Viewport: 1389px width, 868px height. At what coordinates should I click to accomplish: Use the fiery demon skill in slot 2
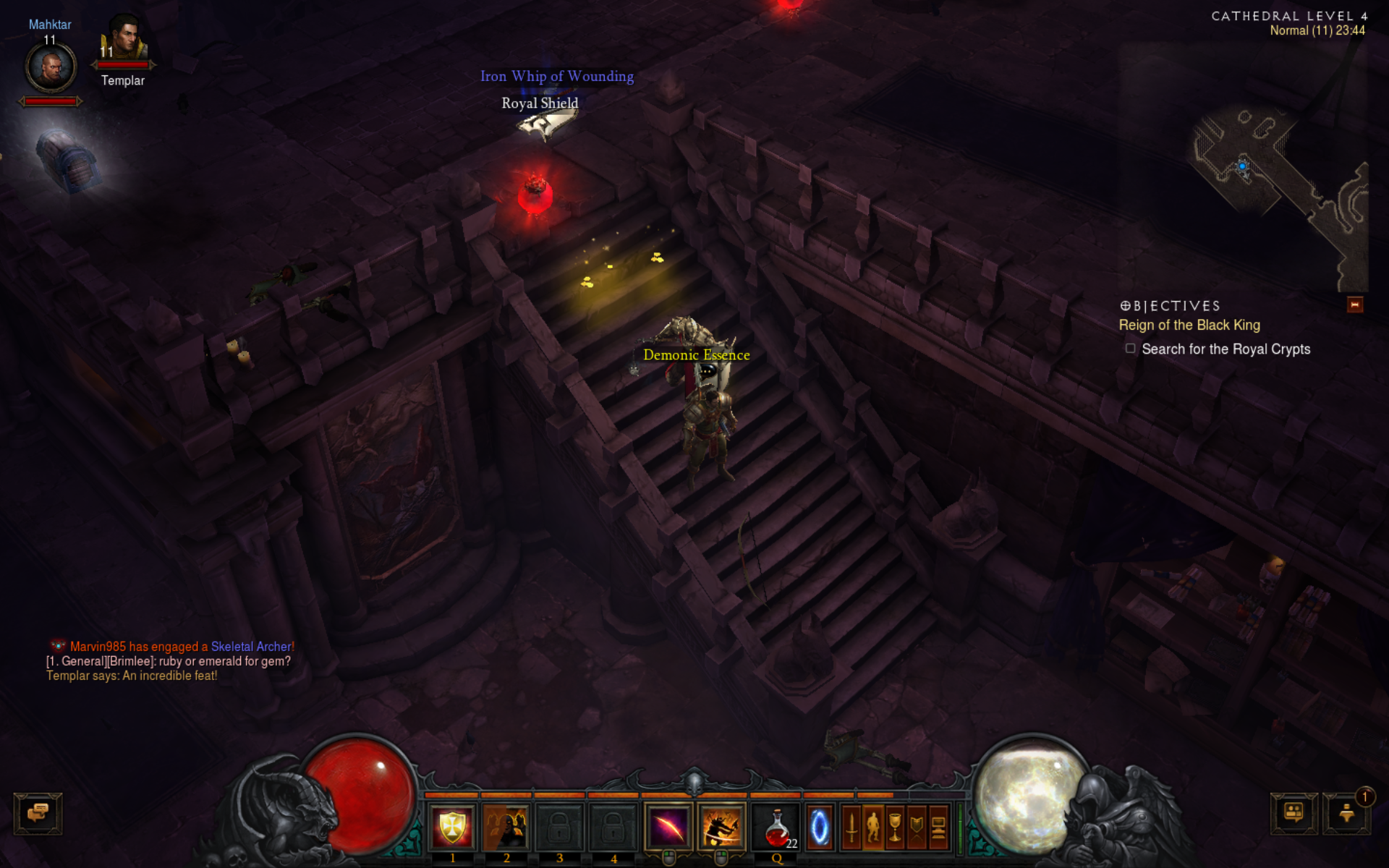pyautogui.click(x=506, y=827)
